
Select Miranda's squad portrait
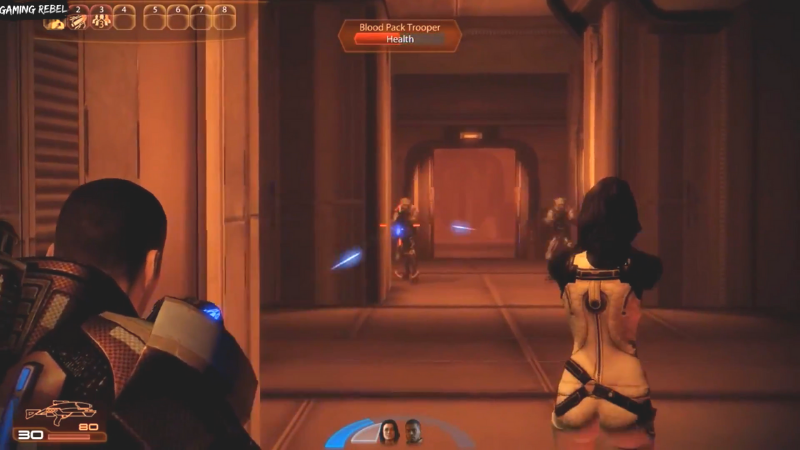pos(388,432)
